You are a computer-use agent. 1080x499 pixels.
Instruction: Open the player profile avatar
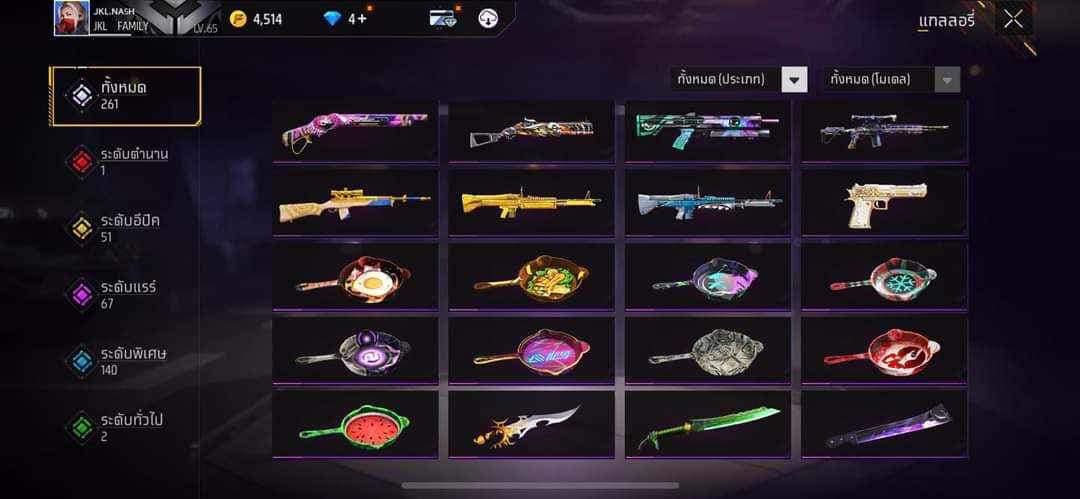[70, 18]
